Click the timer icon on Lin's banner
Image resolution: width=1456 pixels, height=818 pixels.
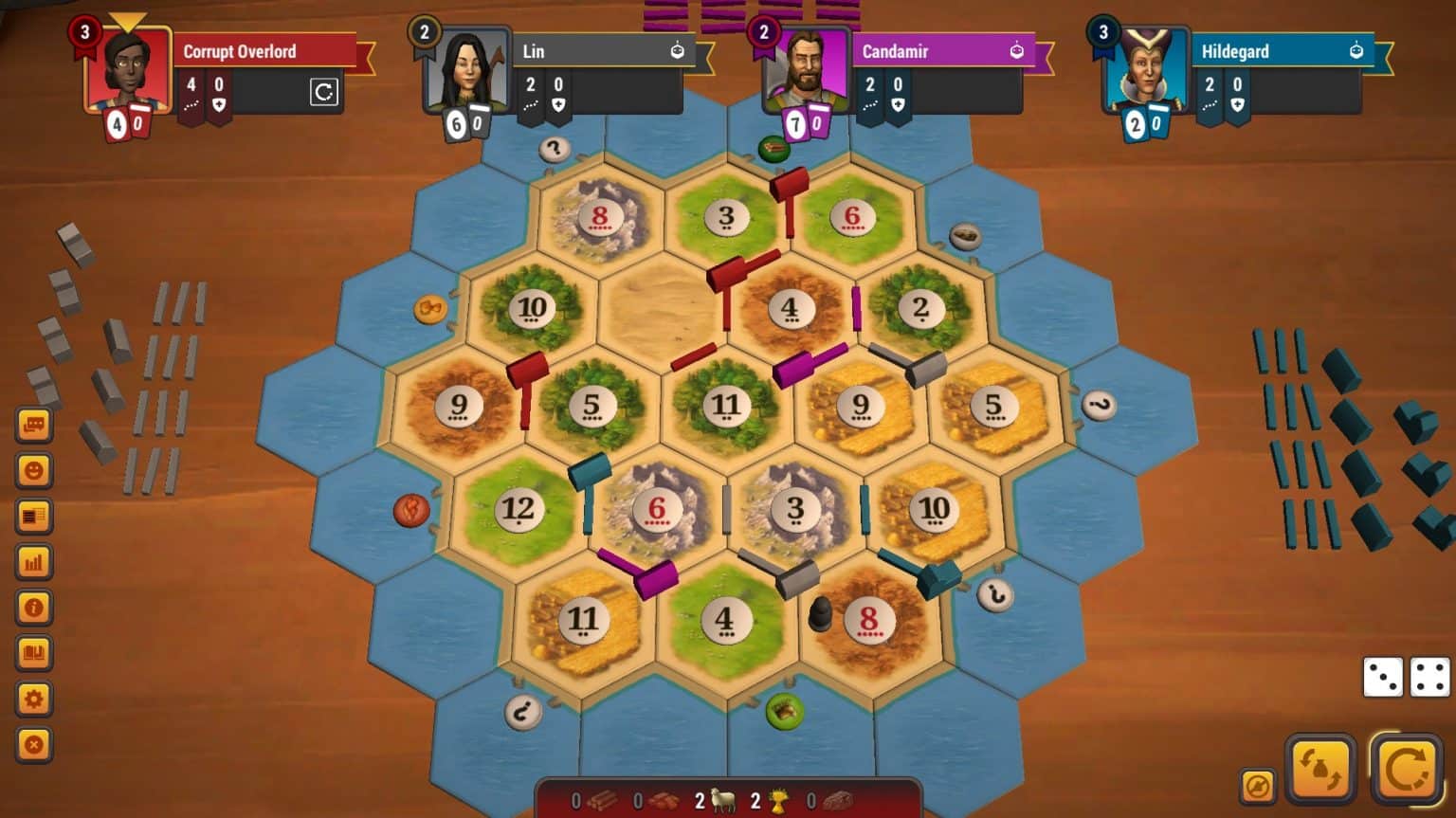click(x=675, y=51)
